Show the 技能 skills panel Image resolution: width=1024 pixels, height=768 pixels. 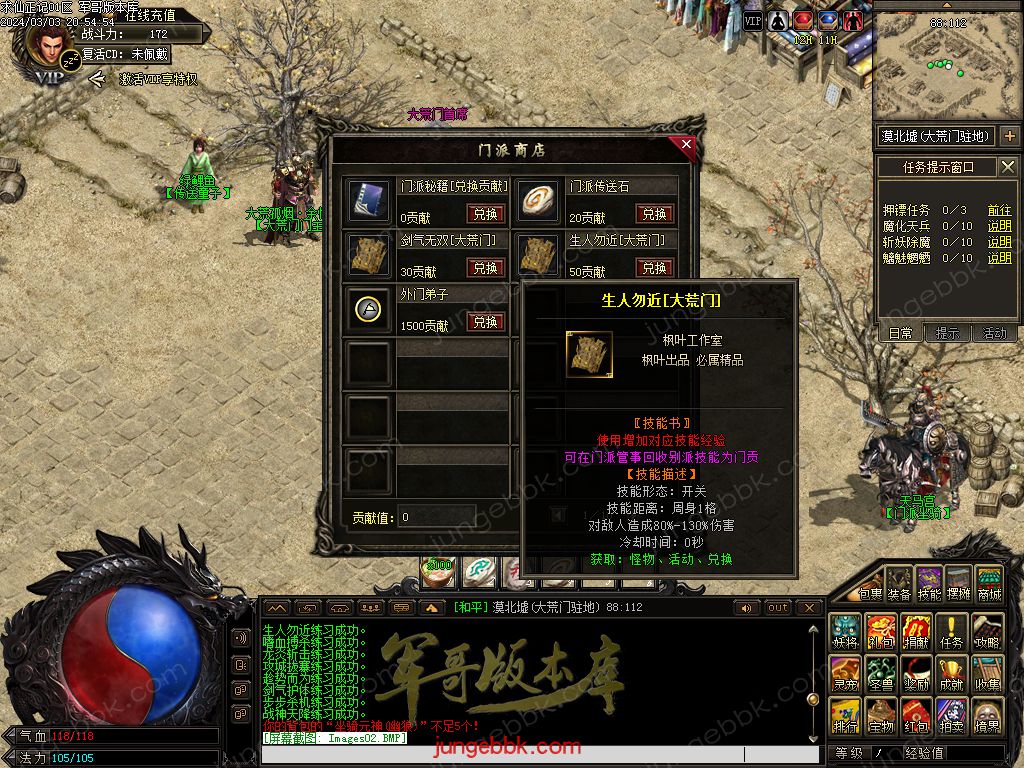(929, 582)
